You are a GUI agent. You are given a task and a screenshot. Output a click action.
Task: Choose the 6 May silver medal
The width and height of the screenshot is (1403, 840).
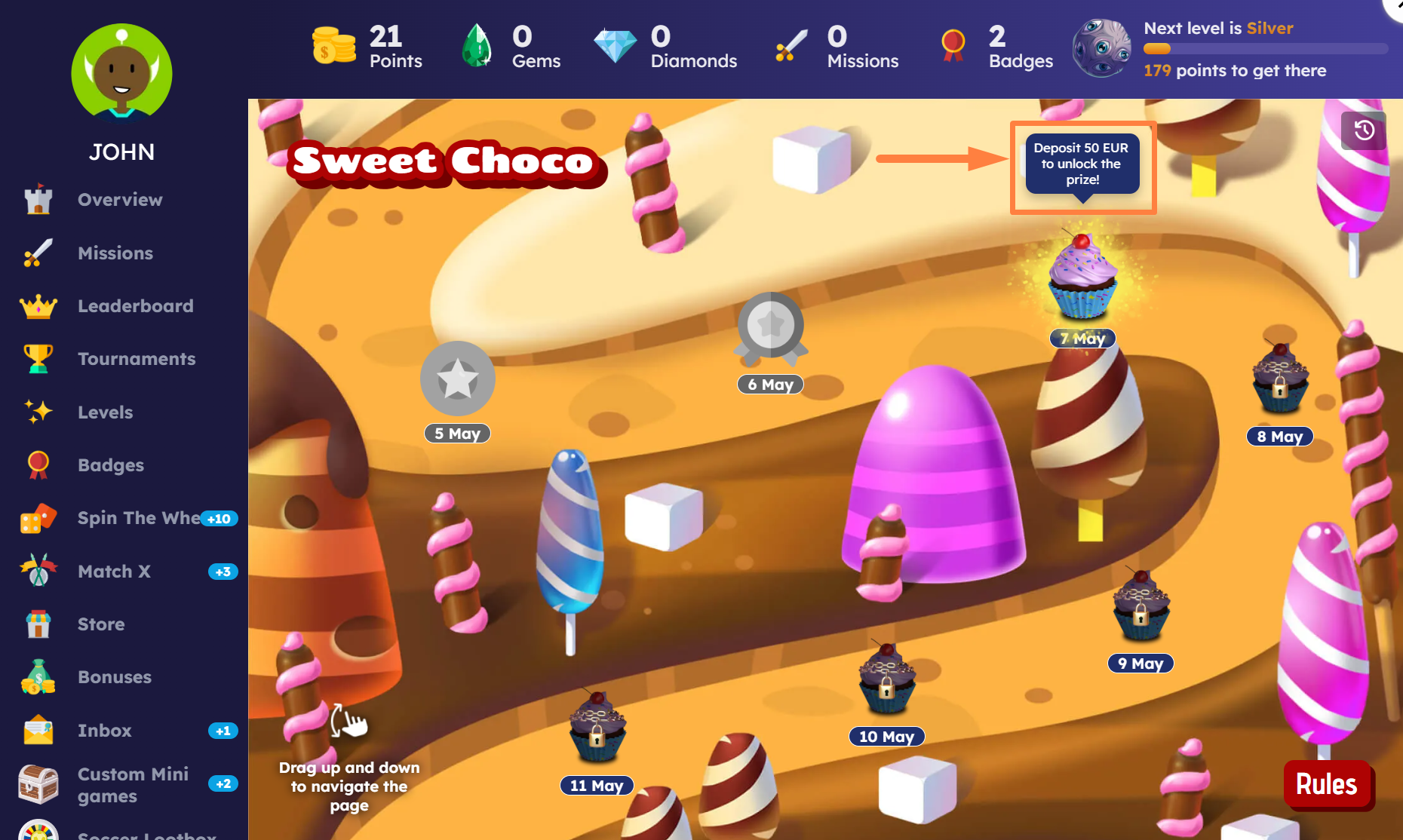[x=770, y=326]
